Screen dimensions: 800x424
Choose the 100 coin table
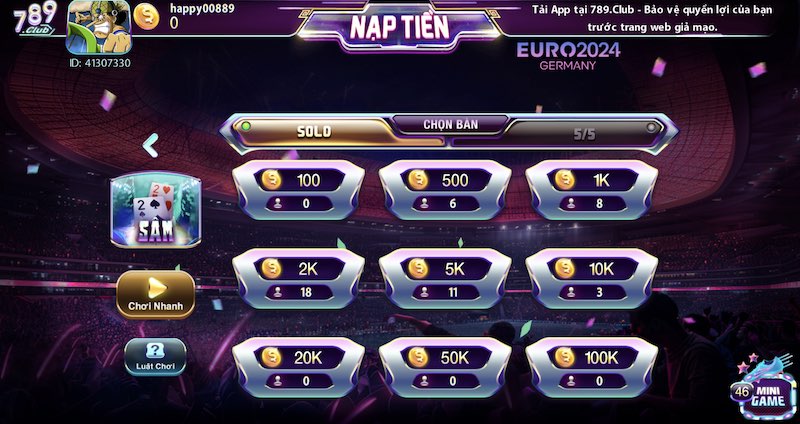(x=297, y=190)
